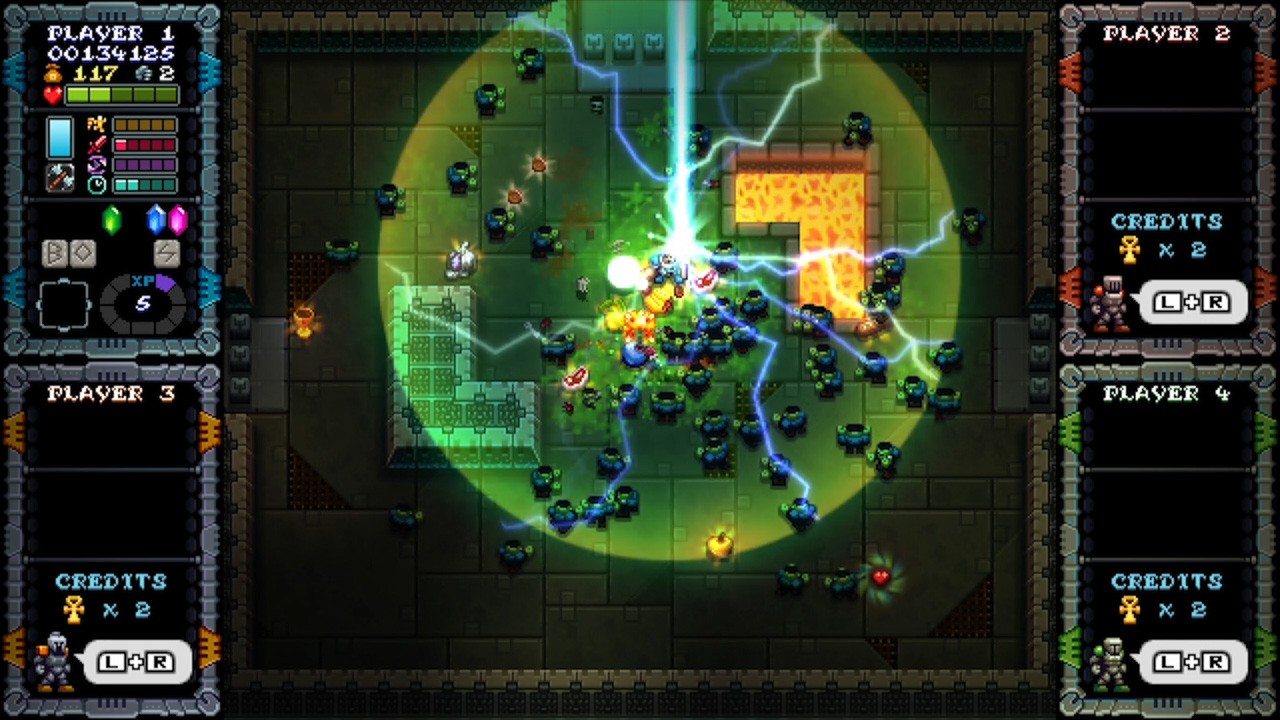Click the knight character sprite in Player 3 panel
This screenshot has height=720, width=1280.
point(55,660)
